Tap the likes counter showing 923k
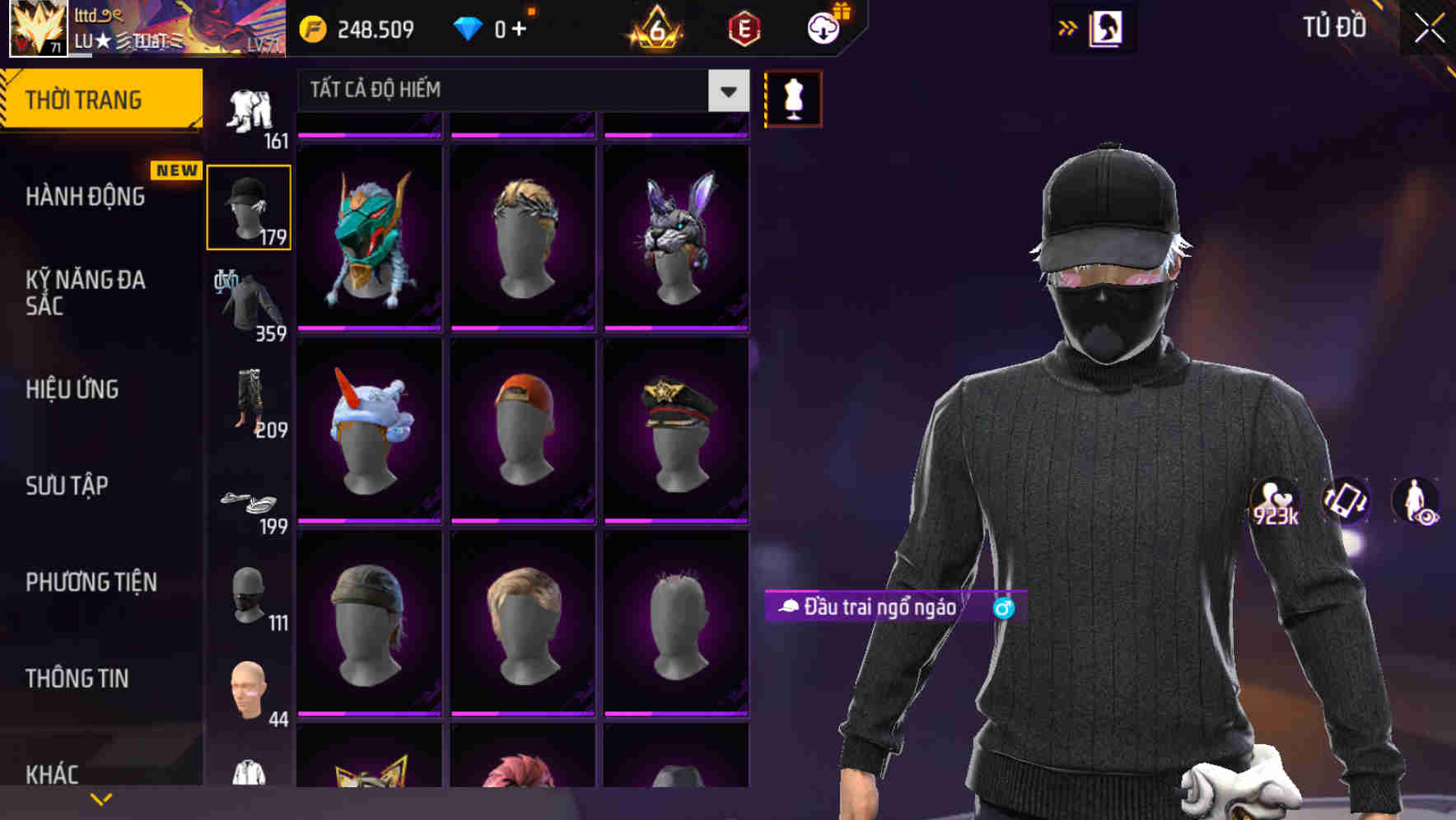1456x820 pixels. click(1275, 502)
